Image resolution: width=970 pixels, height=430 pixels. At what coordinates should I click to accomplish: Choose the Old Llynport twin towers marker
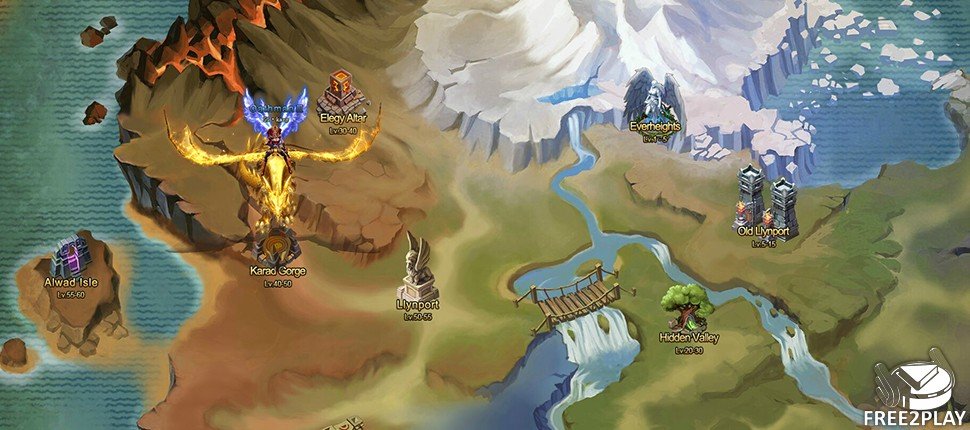click(x=762, y=199)
